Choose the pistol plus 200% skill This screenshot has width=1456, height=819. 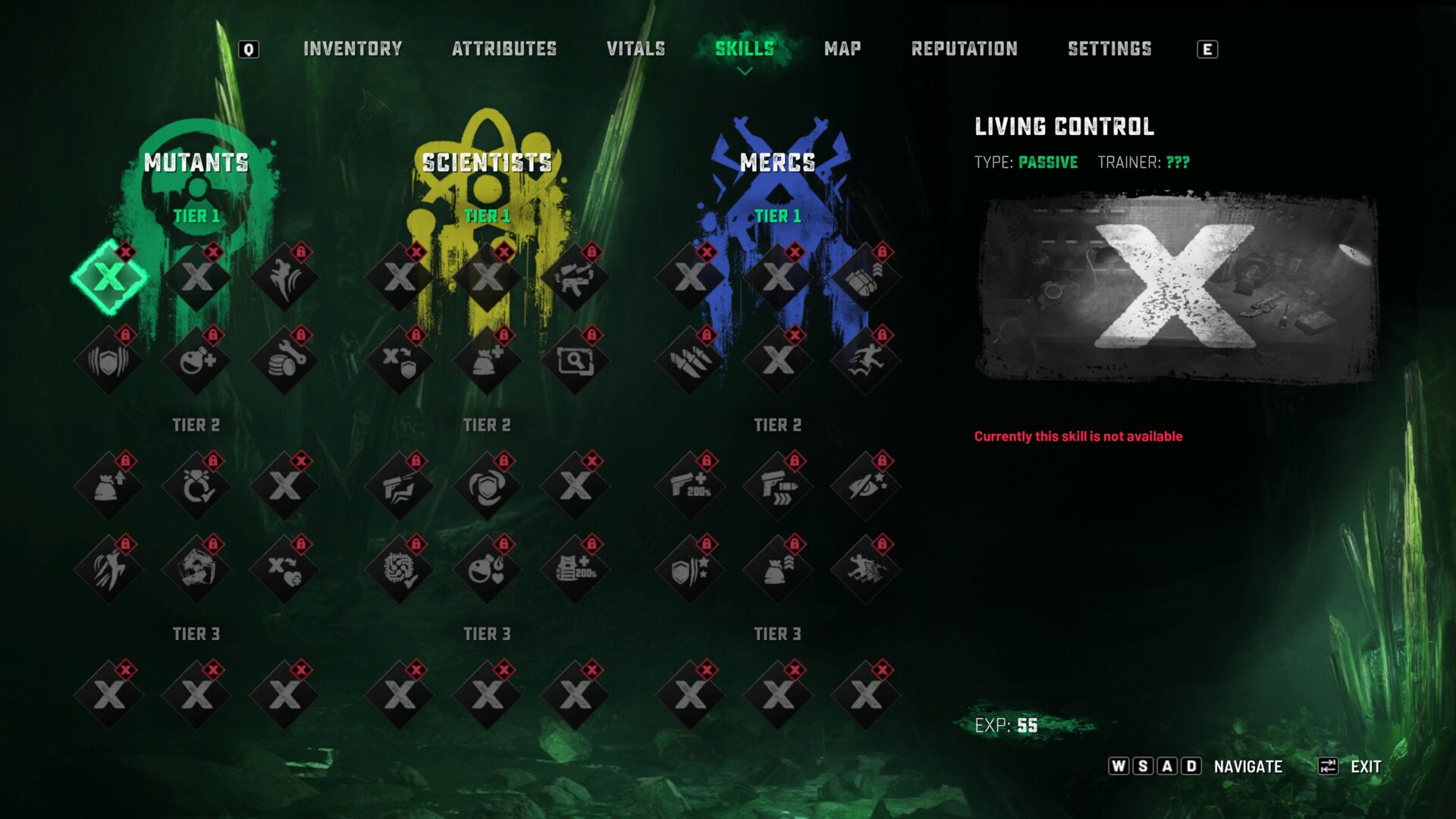pos(690,486)
